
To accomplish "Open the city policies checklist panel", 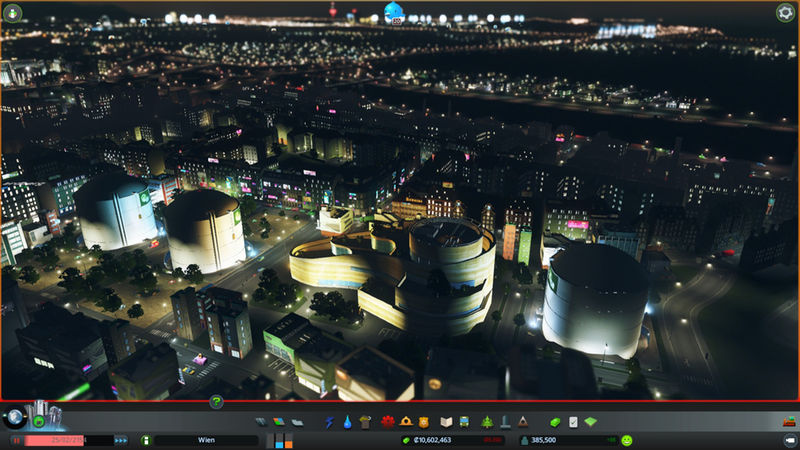I will click(x=573, y=422).
